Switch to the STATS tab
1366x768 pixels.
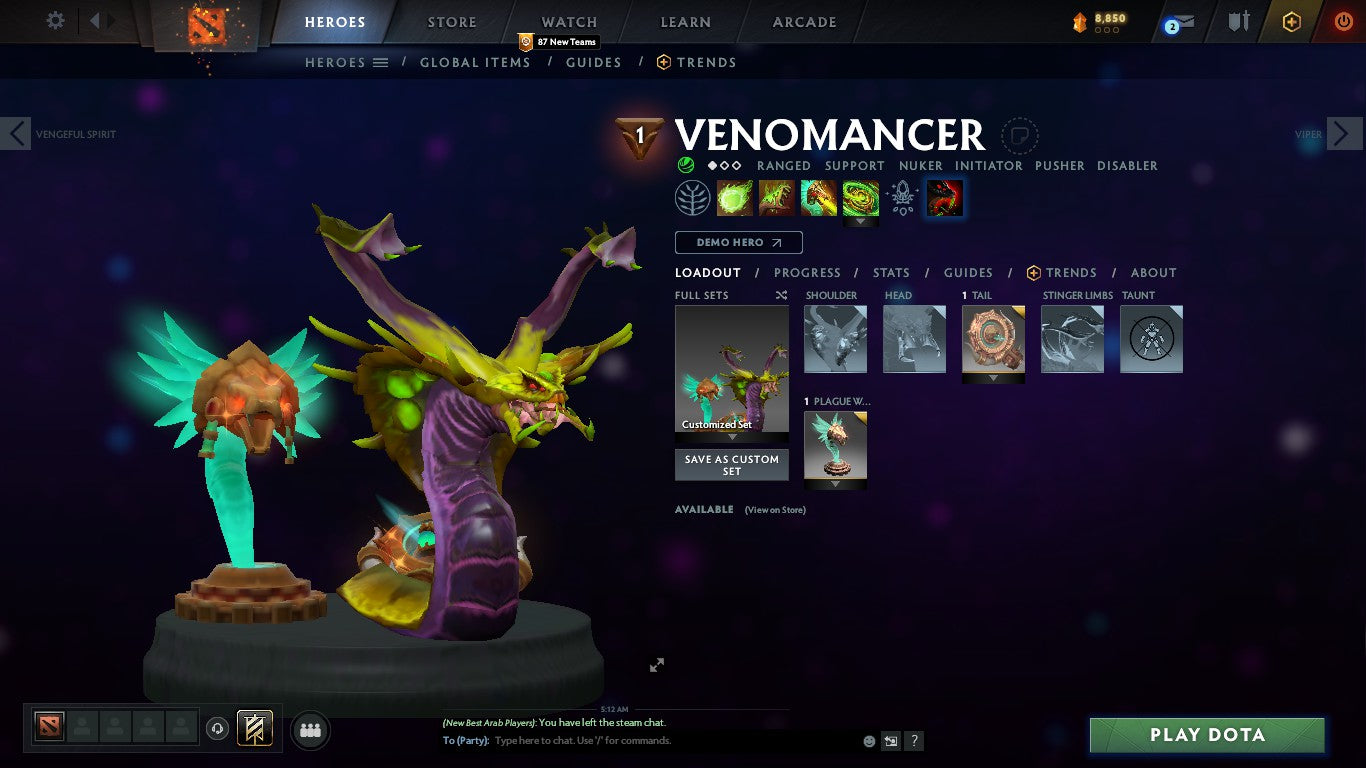[x=890, y=272]
